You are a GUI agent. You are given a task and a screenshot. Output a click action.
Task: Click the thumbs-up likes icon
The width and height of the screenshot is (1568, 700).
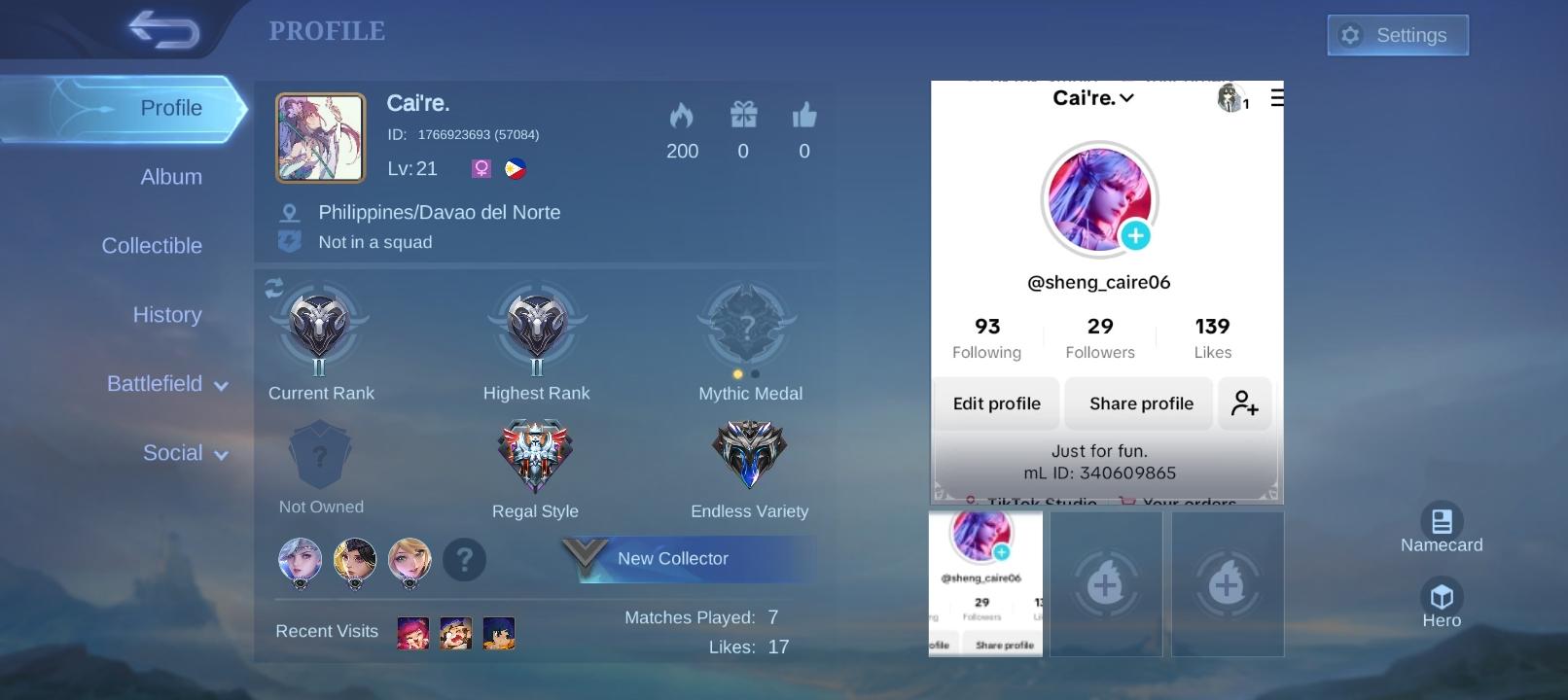[803, 115]
